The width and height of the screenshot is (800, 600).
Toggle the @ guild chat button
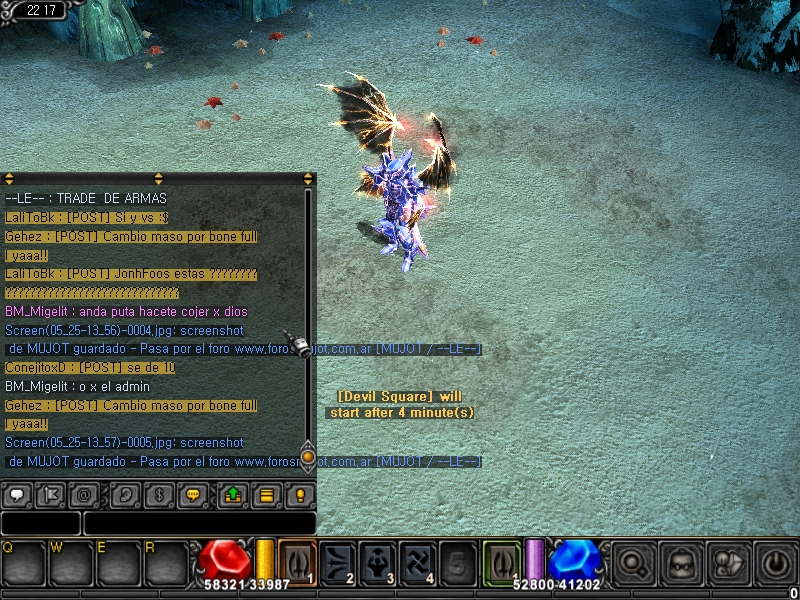pyautogui.click(x=87, y=495)
